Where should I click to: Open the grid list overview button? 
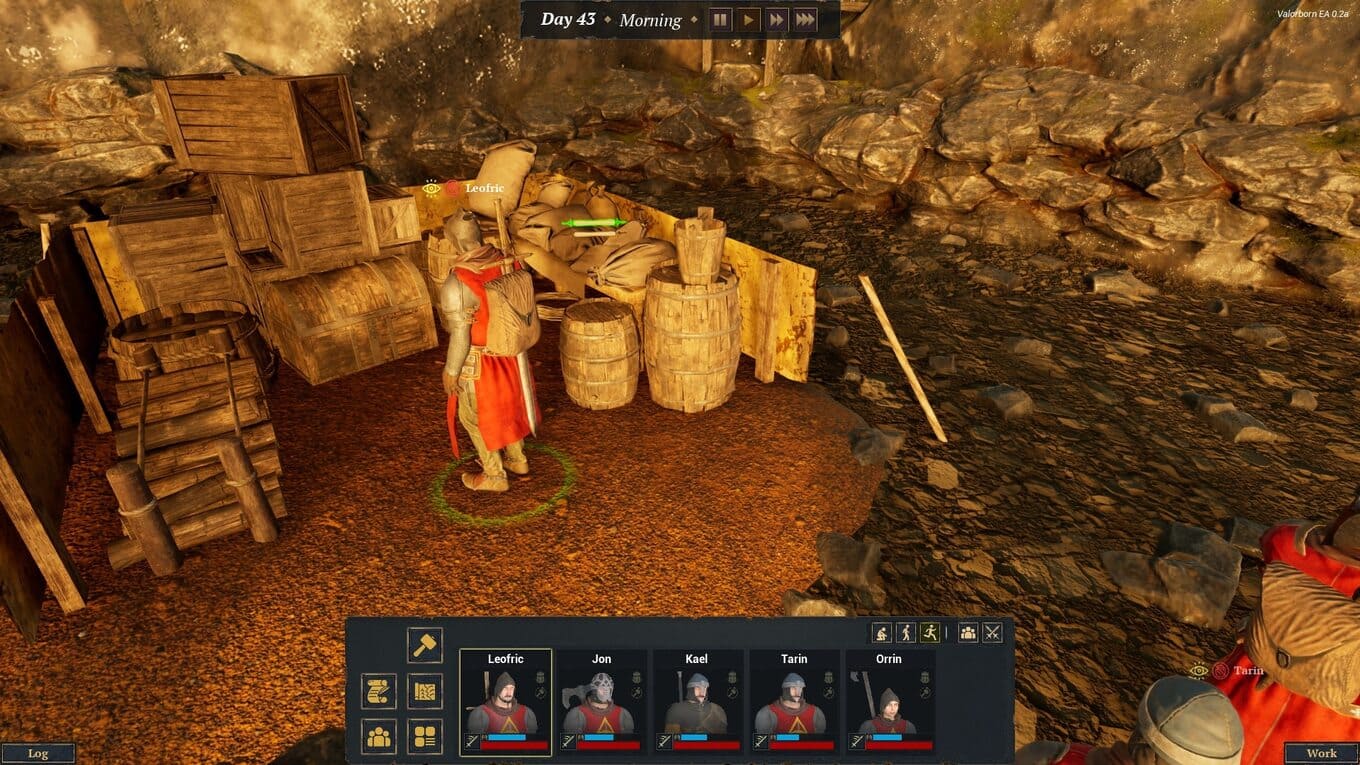[425, 737]
